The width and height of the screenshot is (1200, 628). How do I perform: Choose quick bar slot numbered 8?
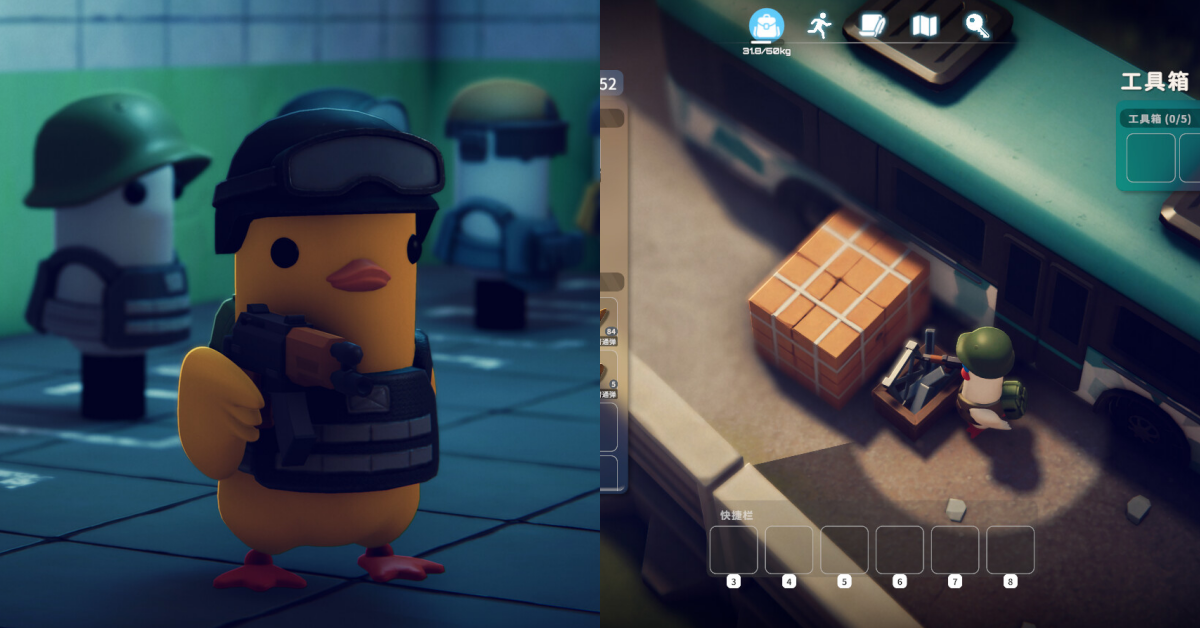[1010, 550]
